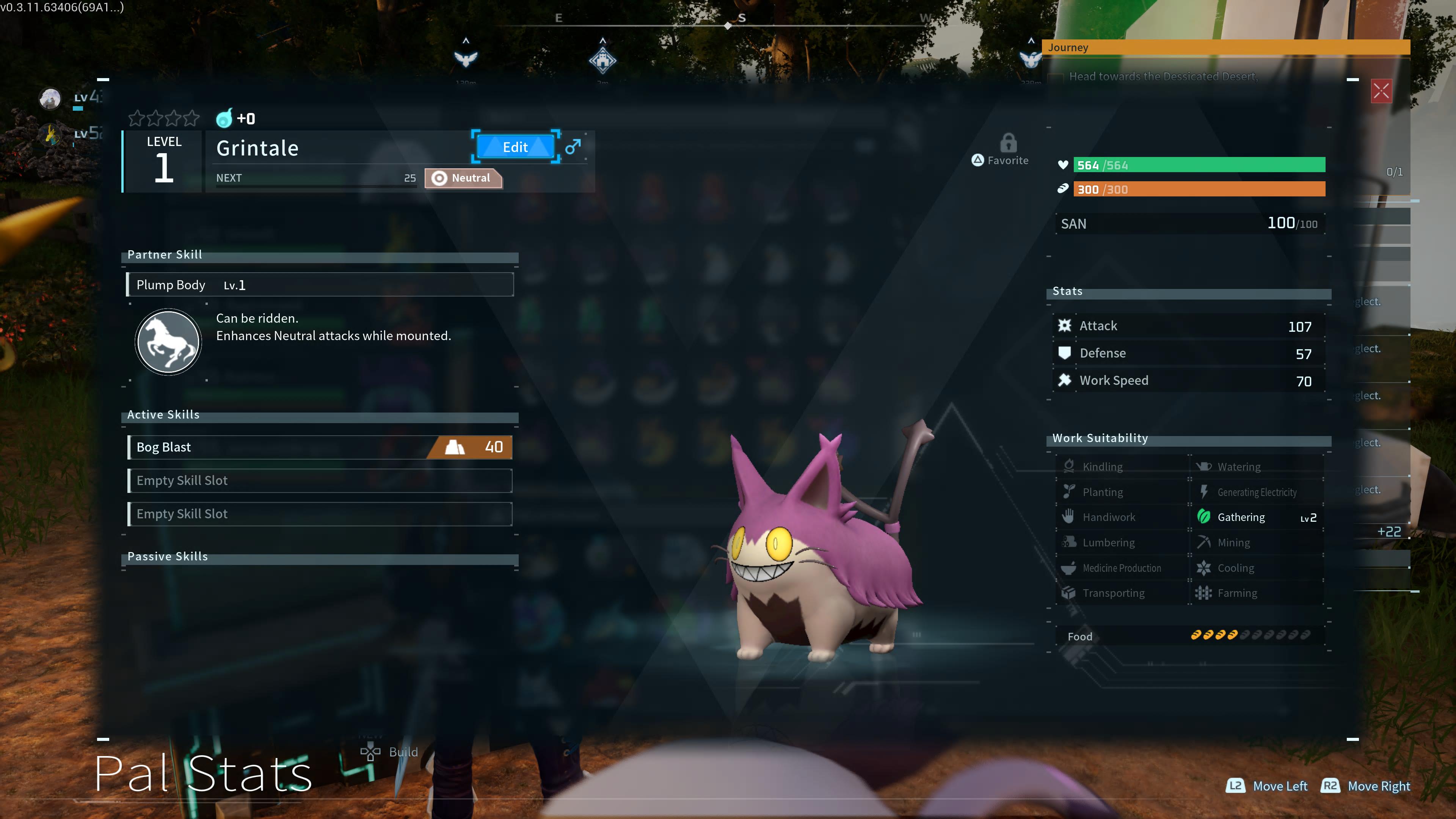
Task: Click the Handiwork work suitability icon
Action: point(1069,516)
